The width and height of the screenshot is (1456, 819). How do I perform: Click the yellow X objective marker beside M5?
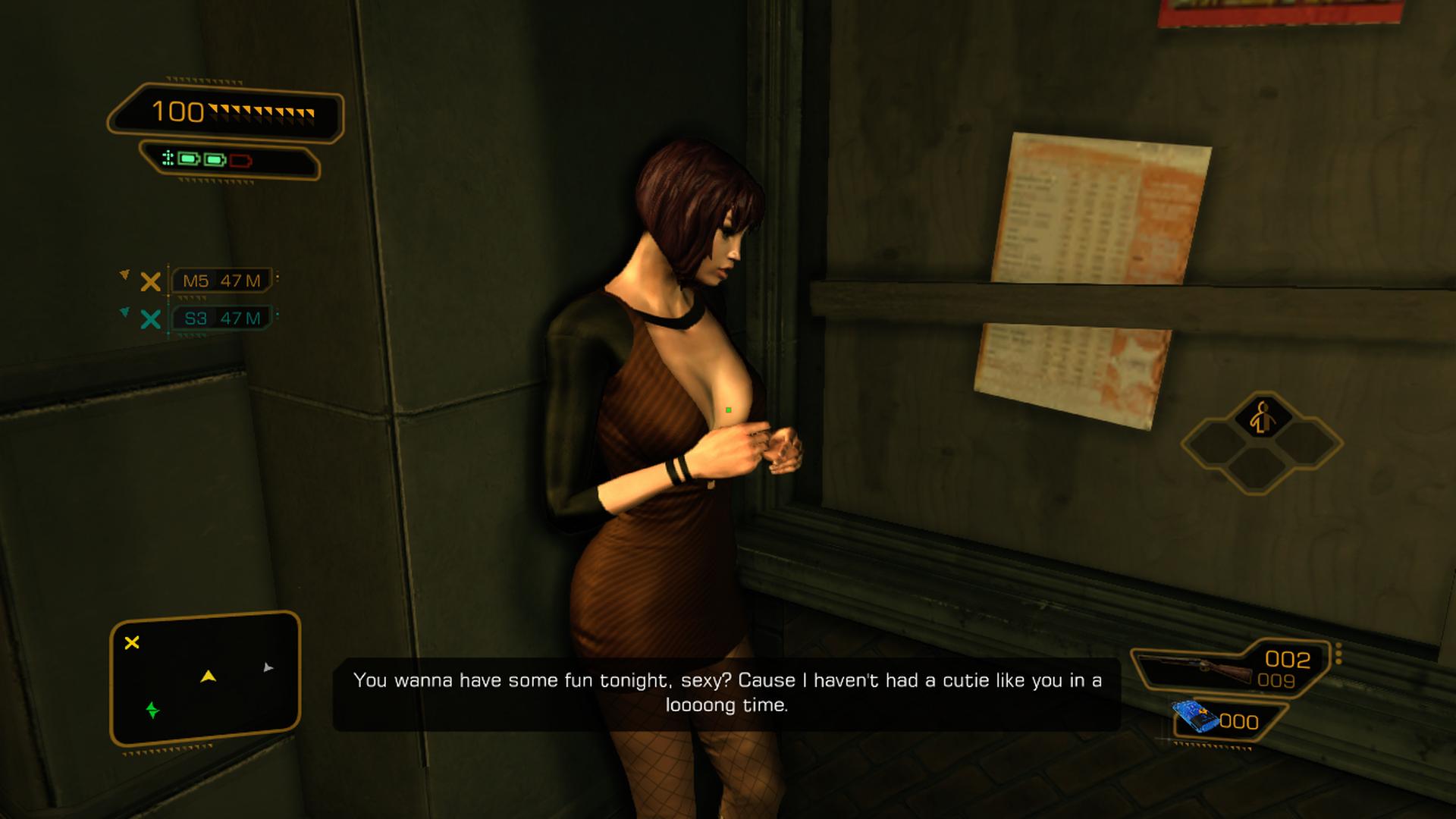(150, 281)
